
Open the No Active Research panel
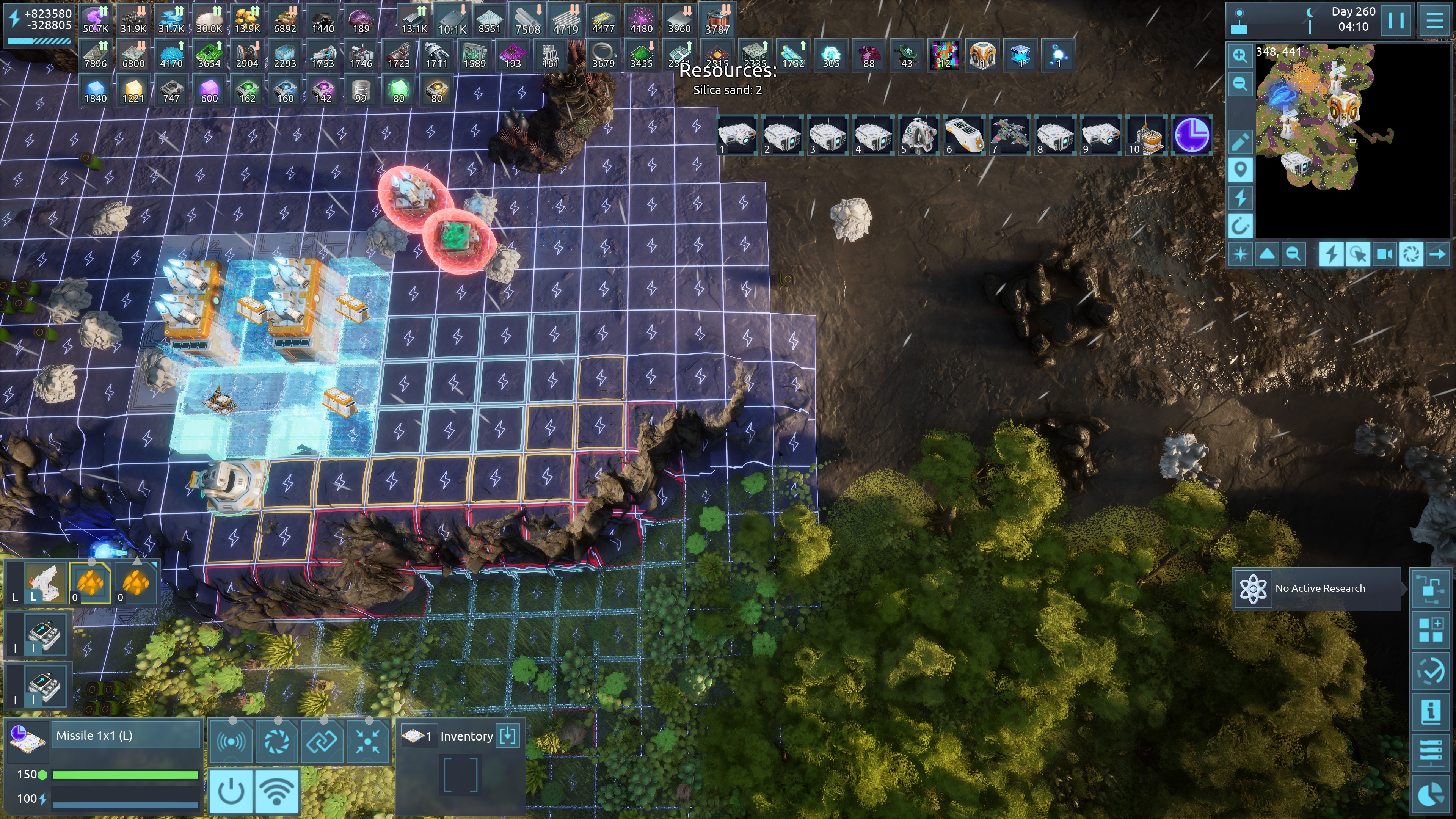tap(1317, 588)
